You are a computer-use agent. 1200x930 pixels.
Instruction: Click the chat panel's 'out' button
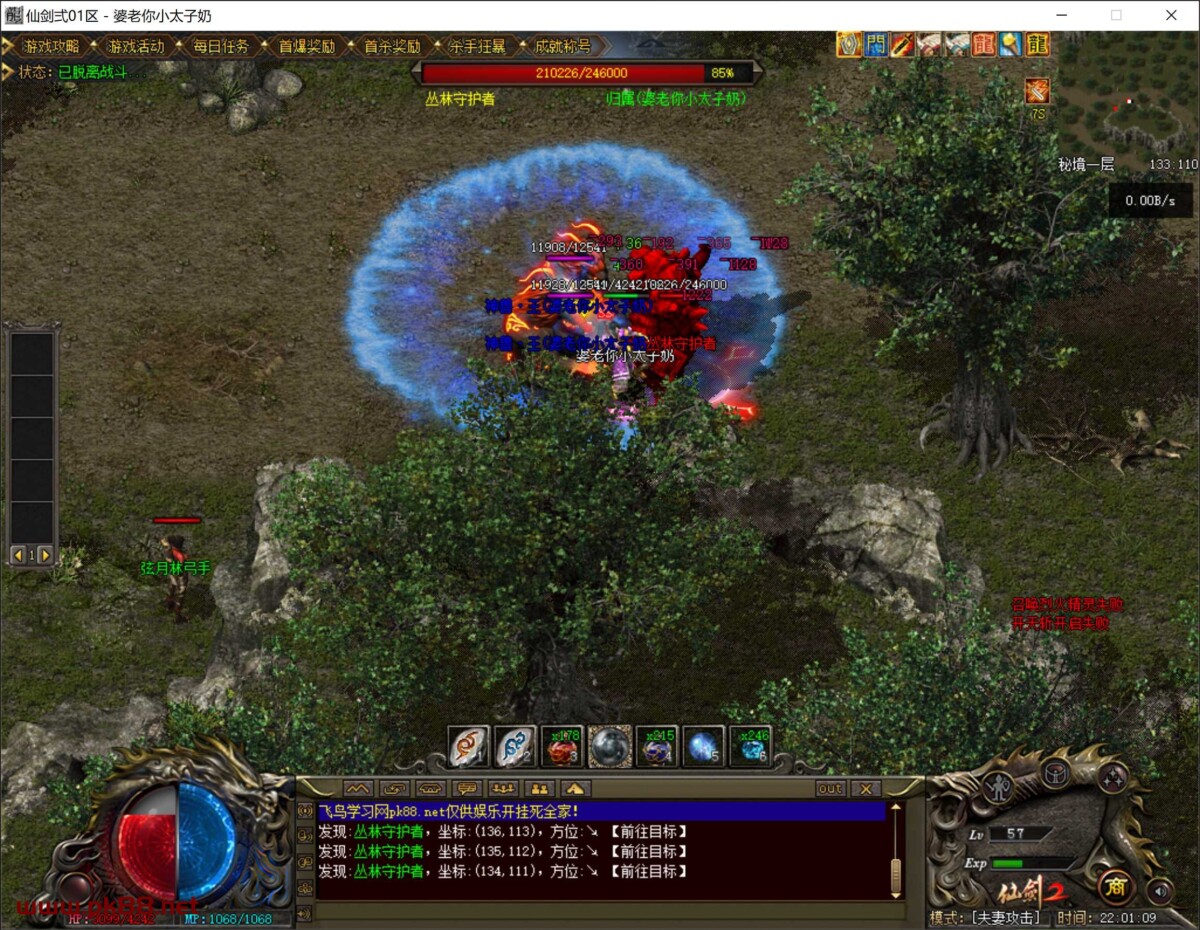point(830,789)
